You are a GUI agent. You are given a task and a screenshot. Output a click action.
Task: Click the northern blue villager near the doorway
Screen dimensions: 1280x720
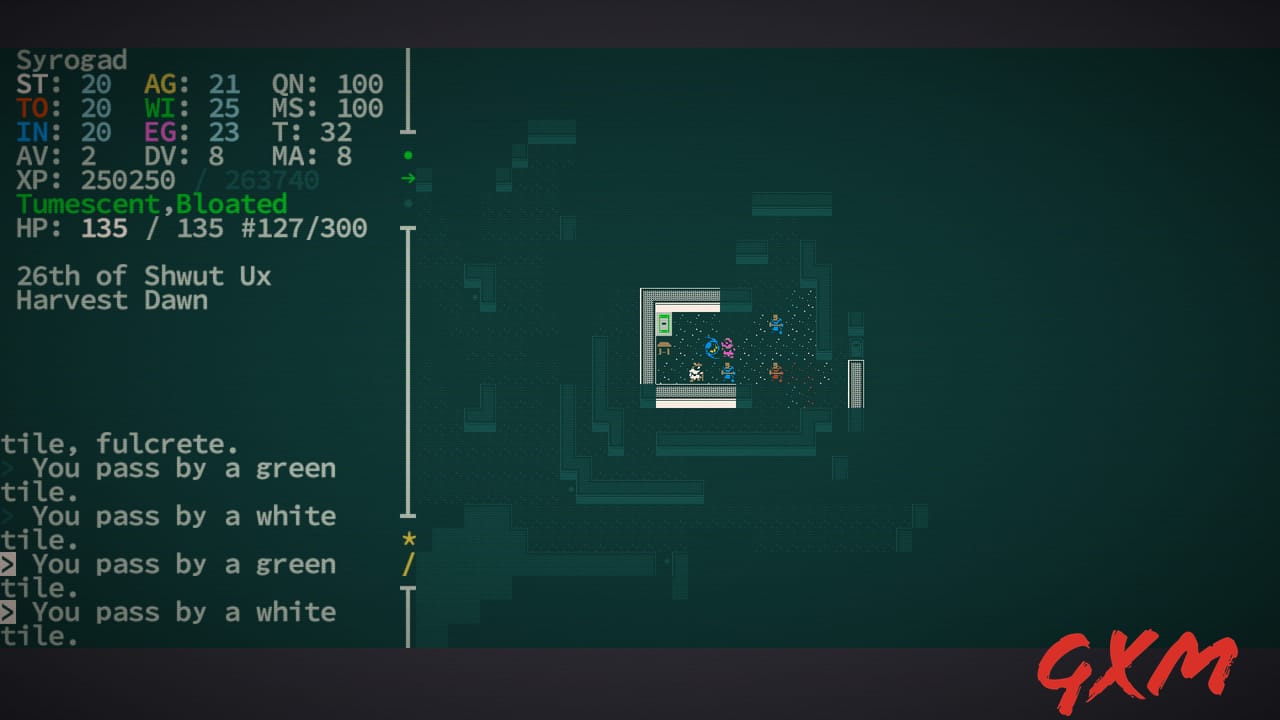coord(776,324)
